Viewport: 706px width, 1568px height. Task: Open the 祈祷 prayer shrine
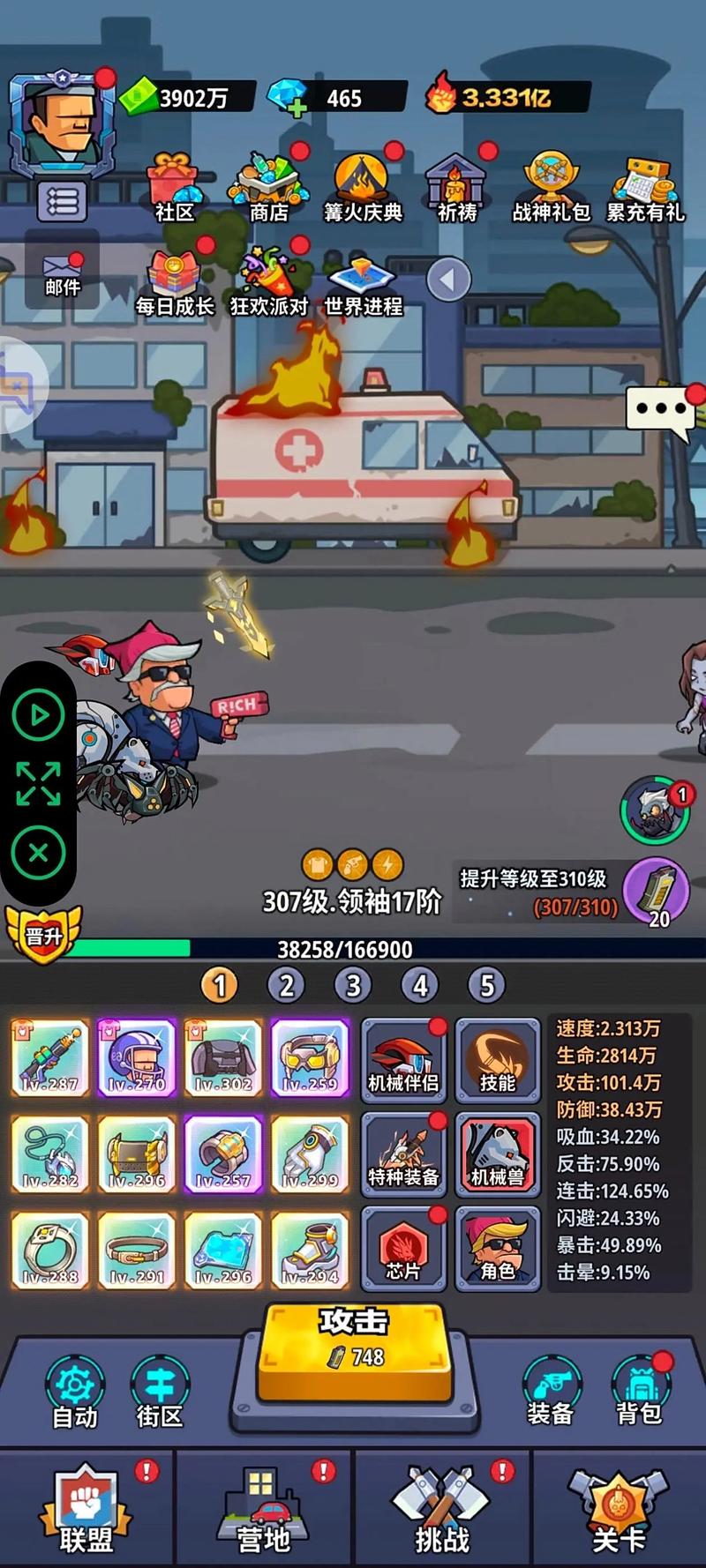(457, 185)
